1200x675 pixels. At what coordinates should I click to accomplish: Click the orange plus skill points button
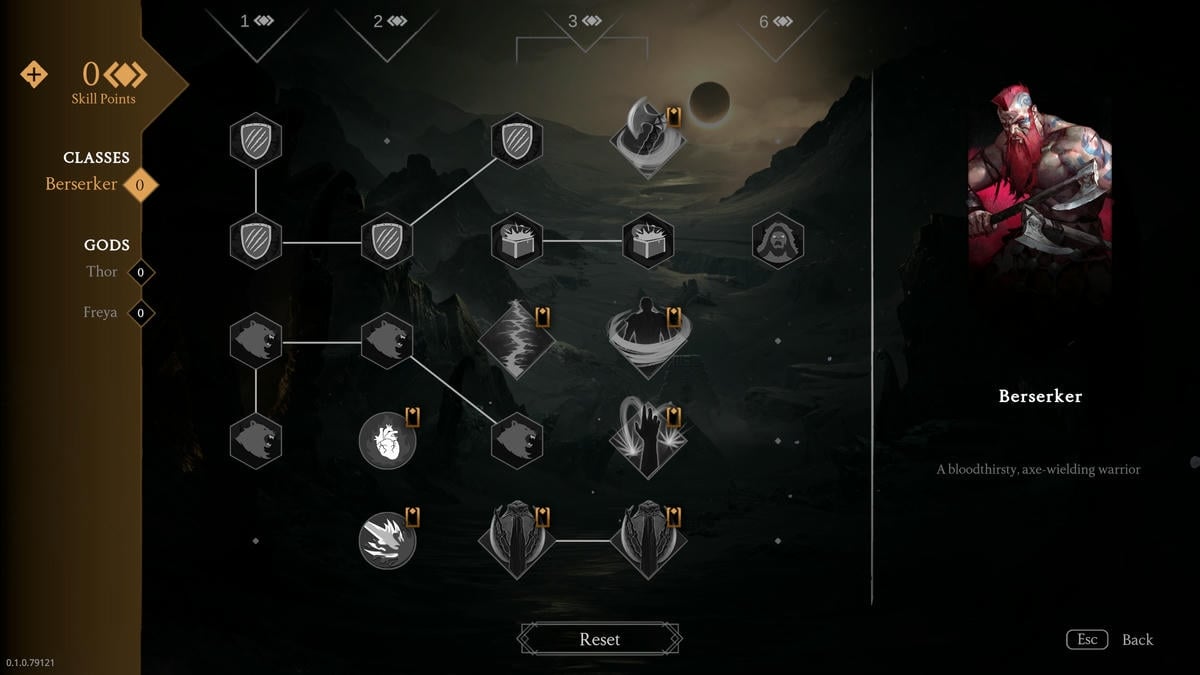(x=34, y=75)
